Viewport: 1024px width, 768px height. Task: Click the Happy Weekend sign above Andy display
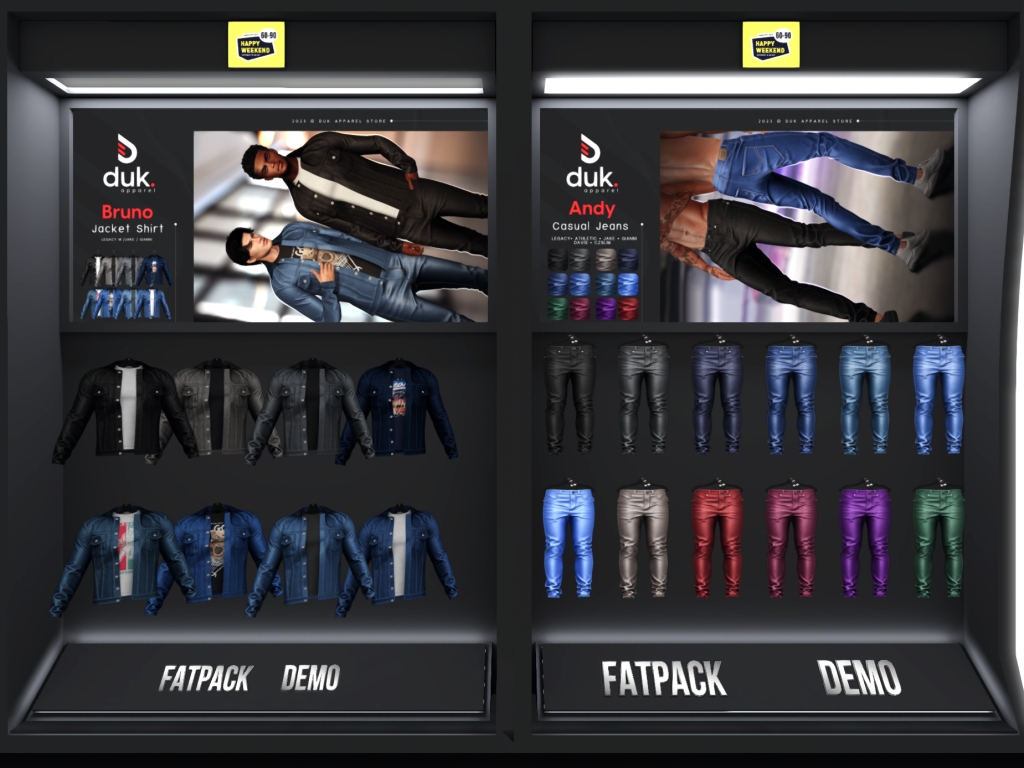(770, 45)
